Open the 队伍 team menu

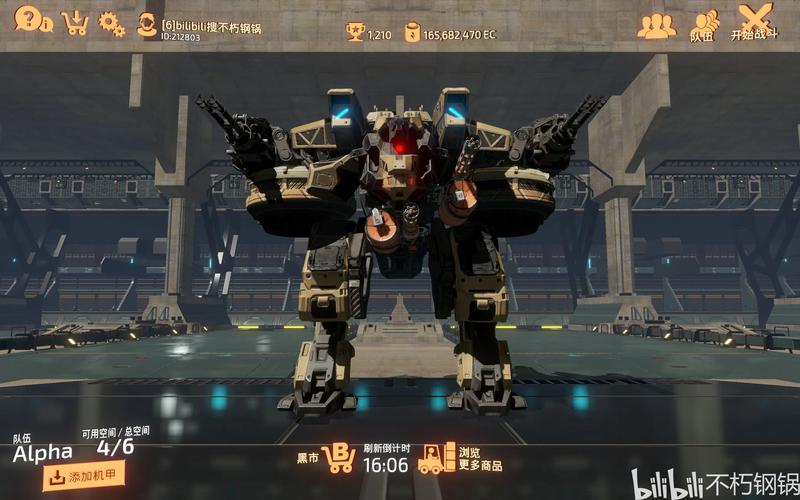tap(704, 25)
